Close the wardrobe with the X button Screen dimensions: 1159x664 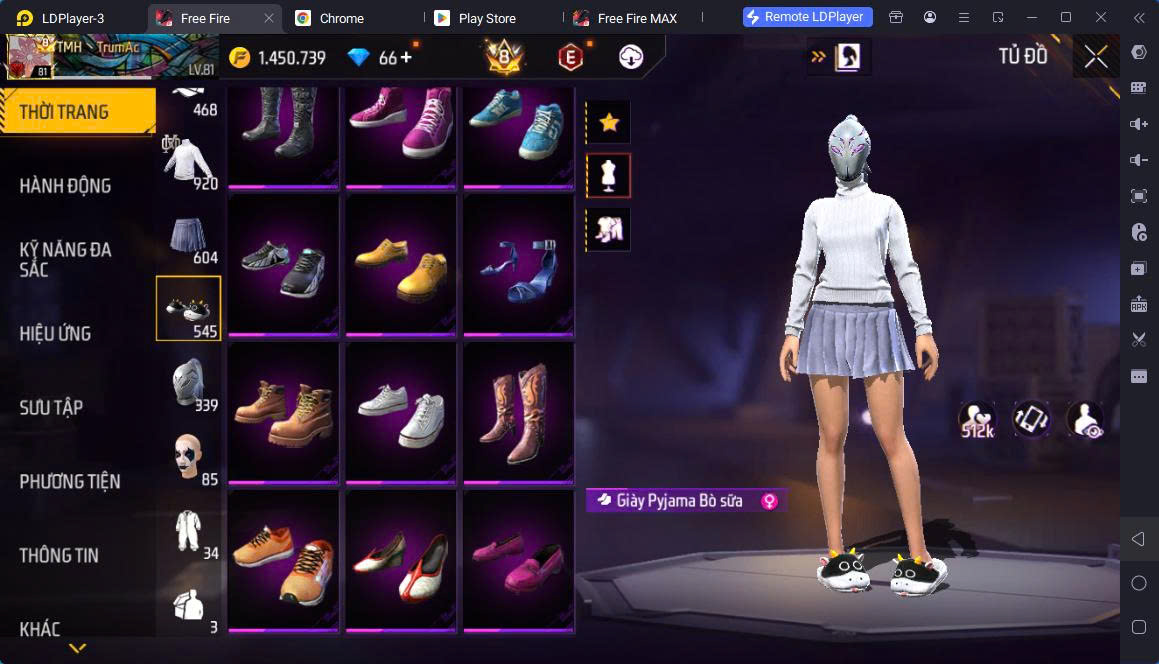click(1095, 57)
